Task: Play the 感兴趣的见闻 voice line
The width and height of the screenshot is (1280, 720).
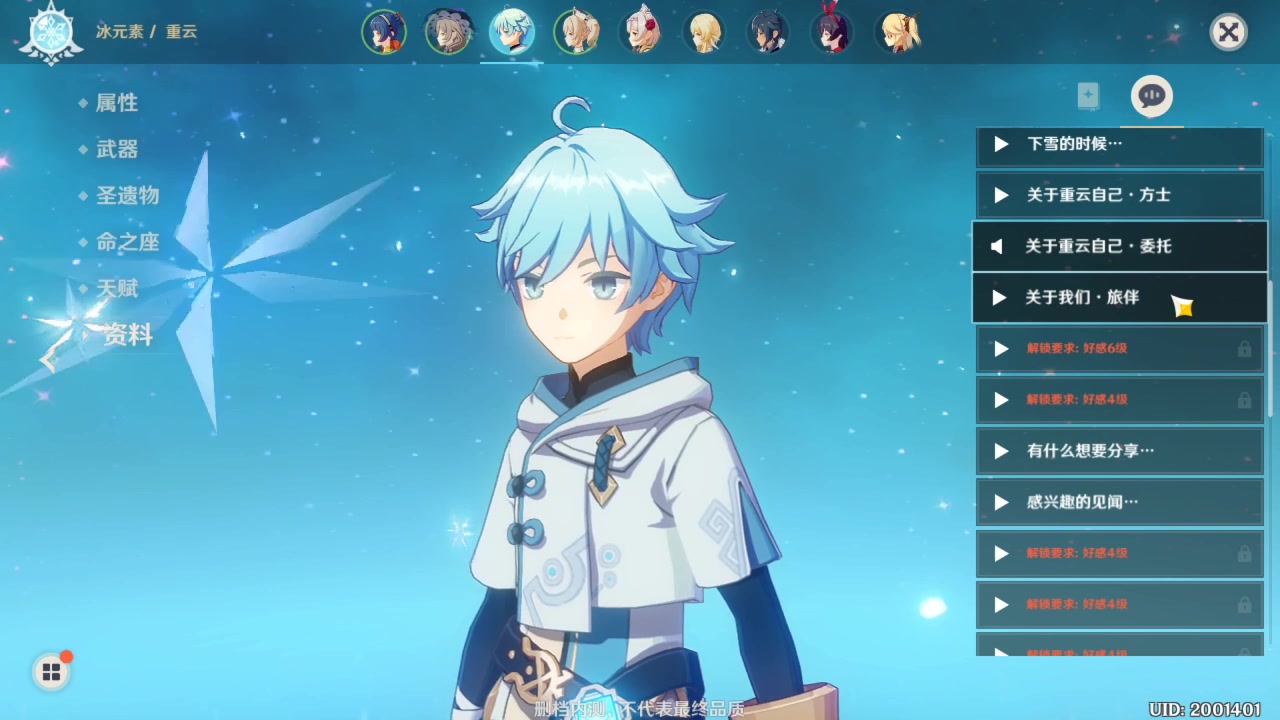Action: coord(1119,502)
